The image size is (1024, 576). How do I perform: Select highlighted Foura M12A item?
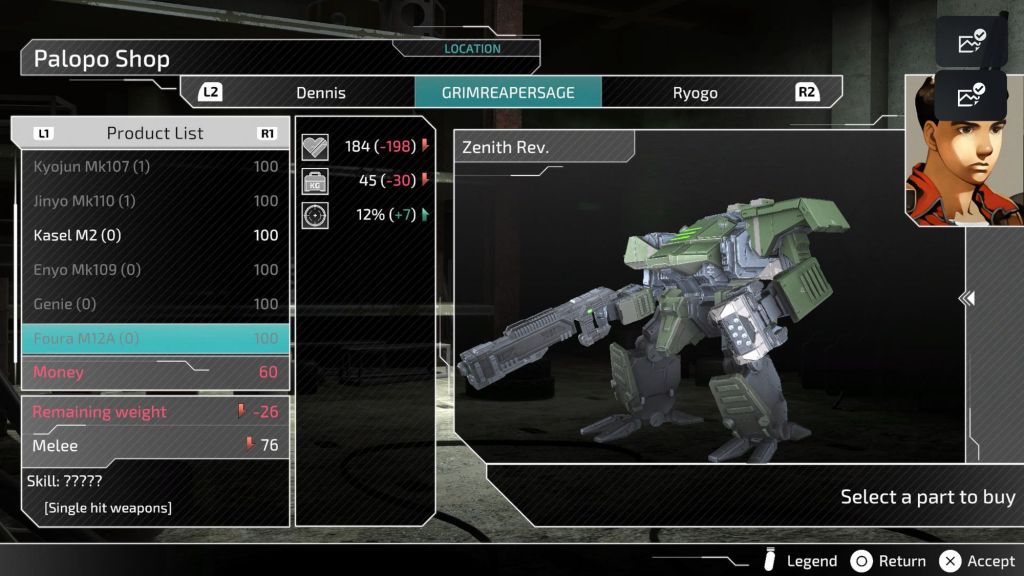coord(155,338)
